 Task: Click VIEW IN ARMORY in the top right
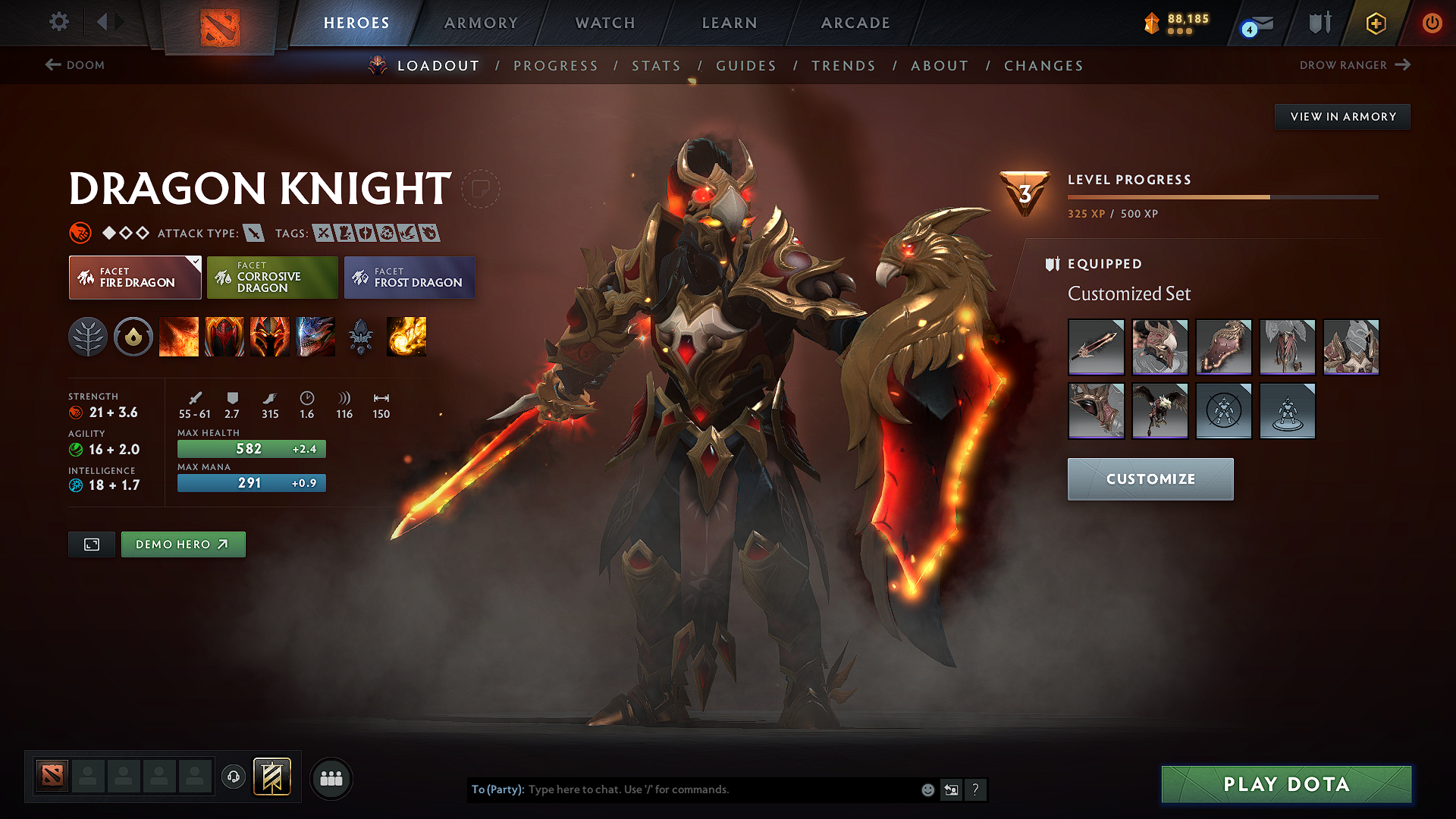point(1342,116)
